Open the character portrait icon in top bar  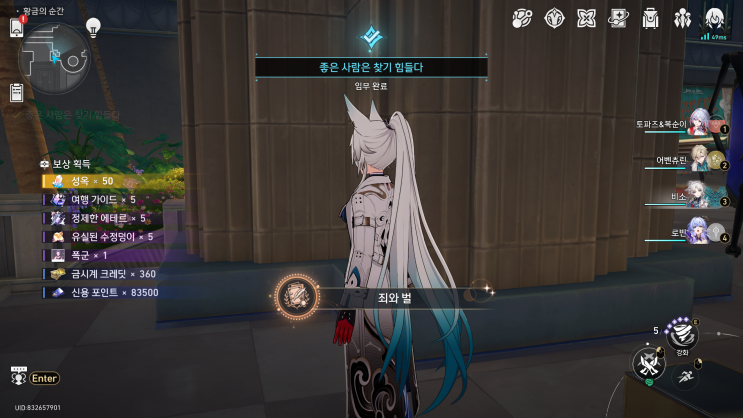pyautogui.click(x=715, y=17)
